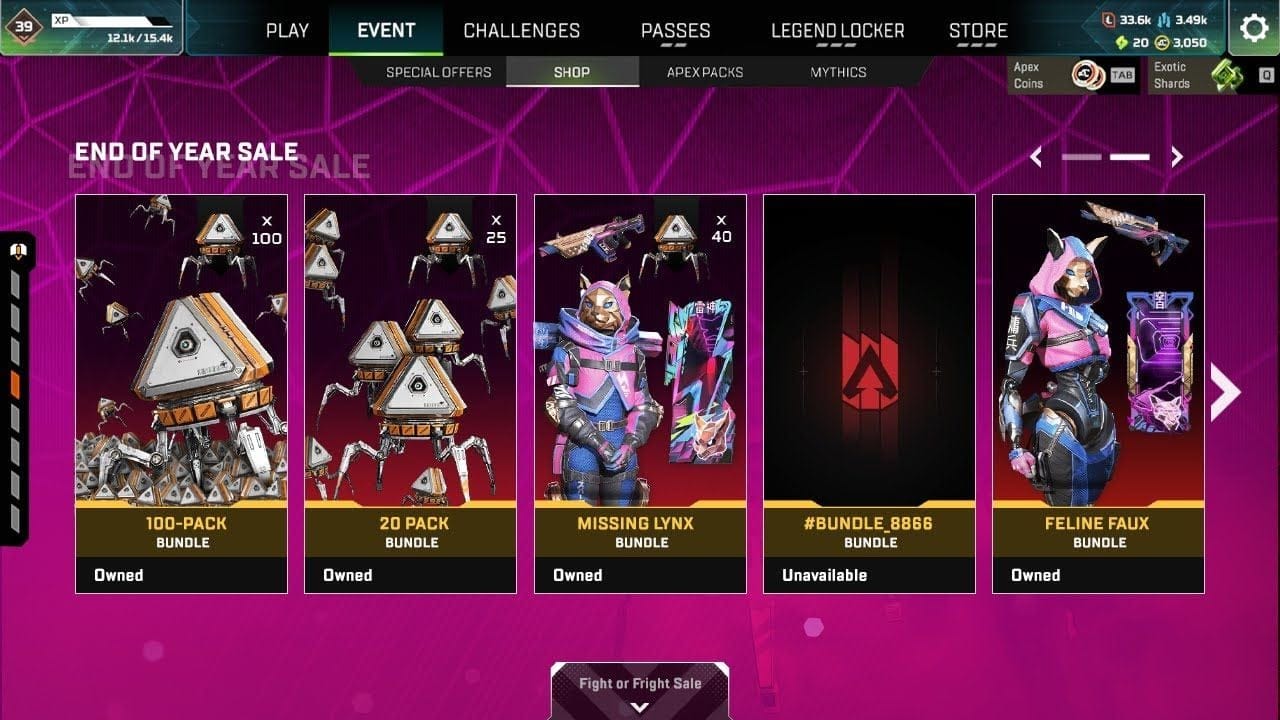
Task: Go to previous sale page arrow
Action: pyautogui.click(x=1036, y=157)
